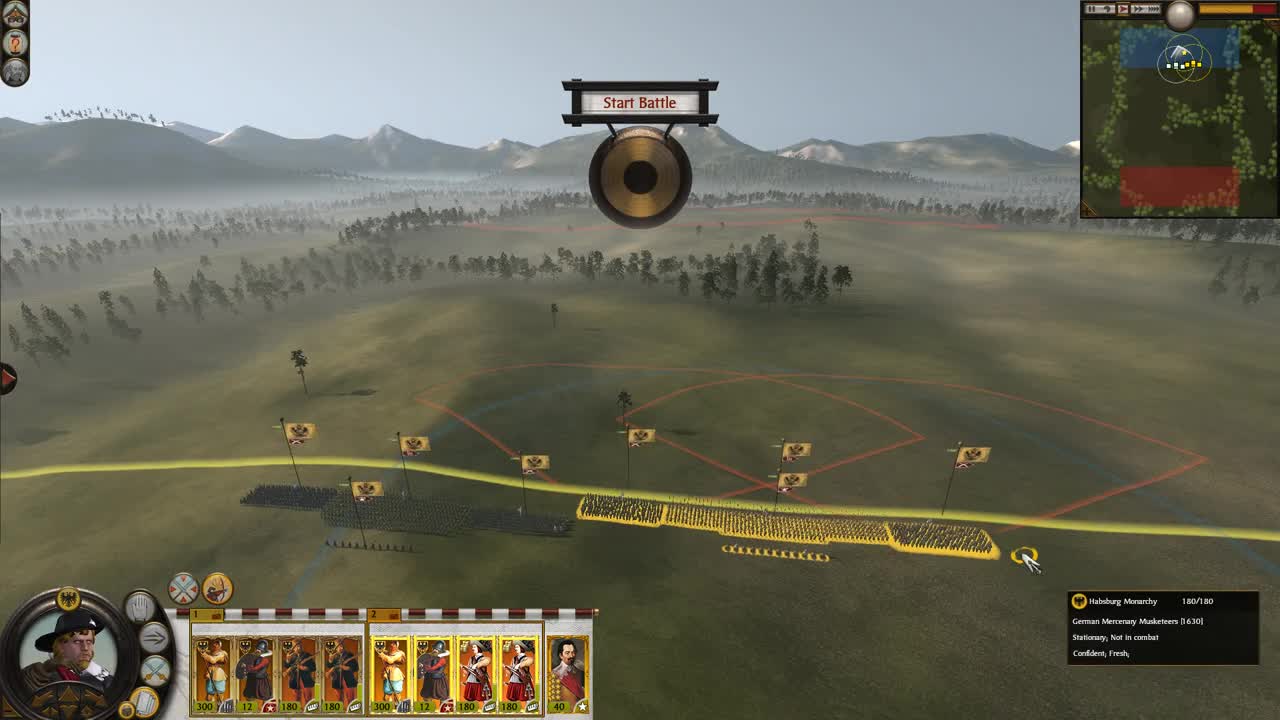The image size is (1280, 720).
Task: Open the unit cards panel icon
Action: 145,700
